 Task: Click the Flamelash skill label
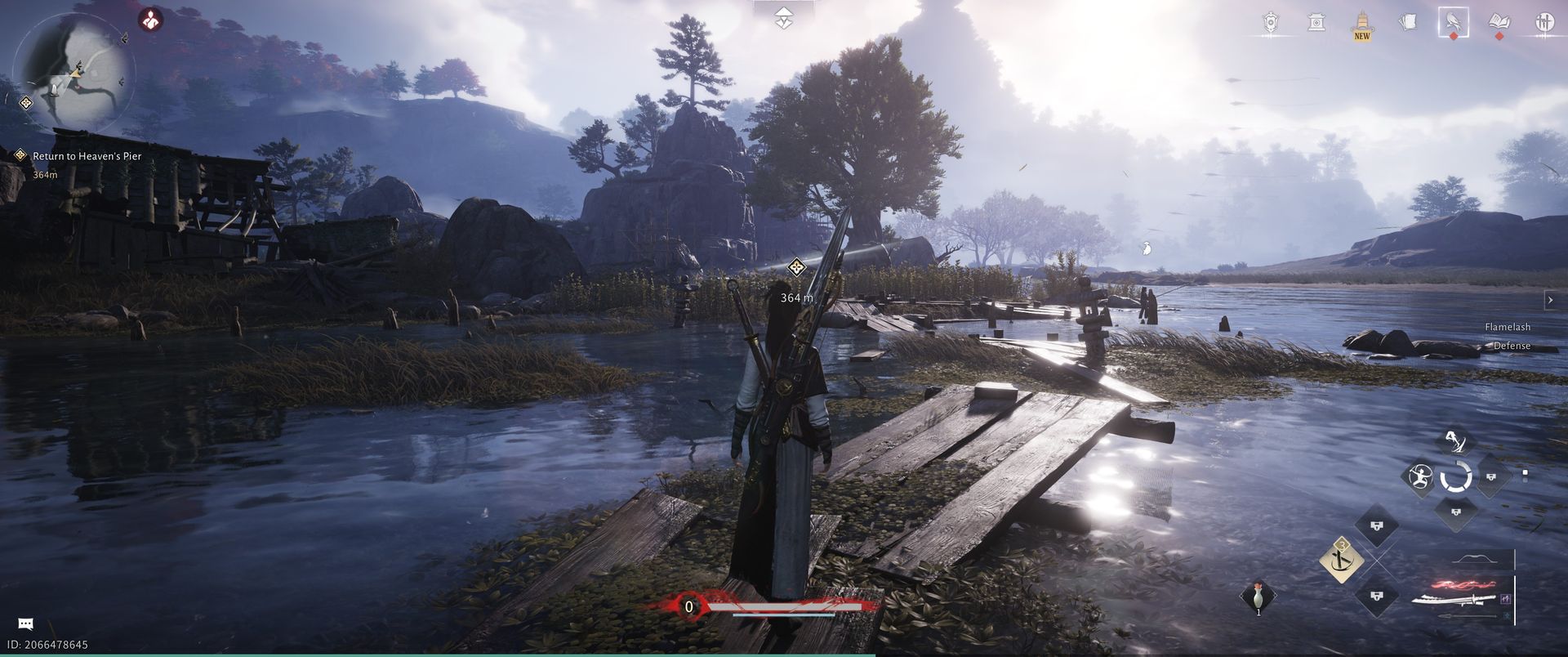(1507, 327)
